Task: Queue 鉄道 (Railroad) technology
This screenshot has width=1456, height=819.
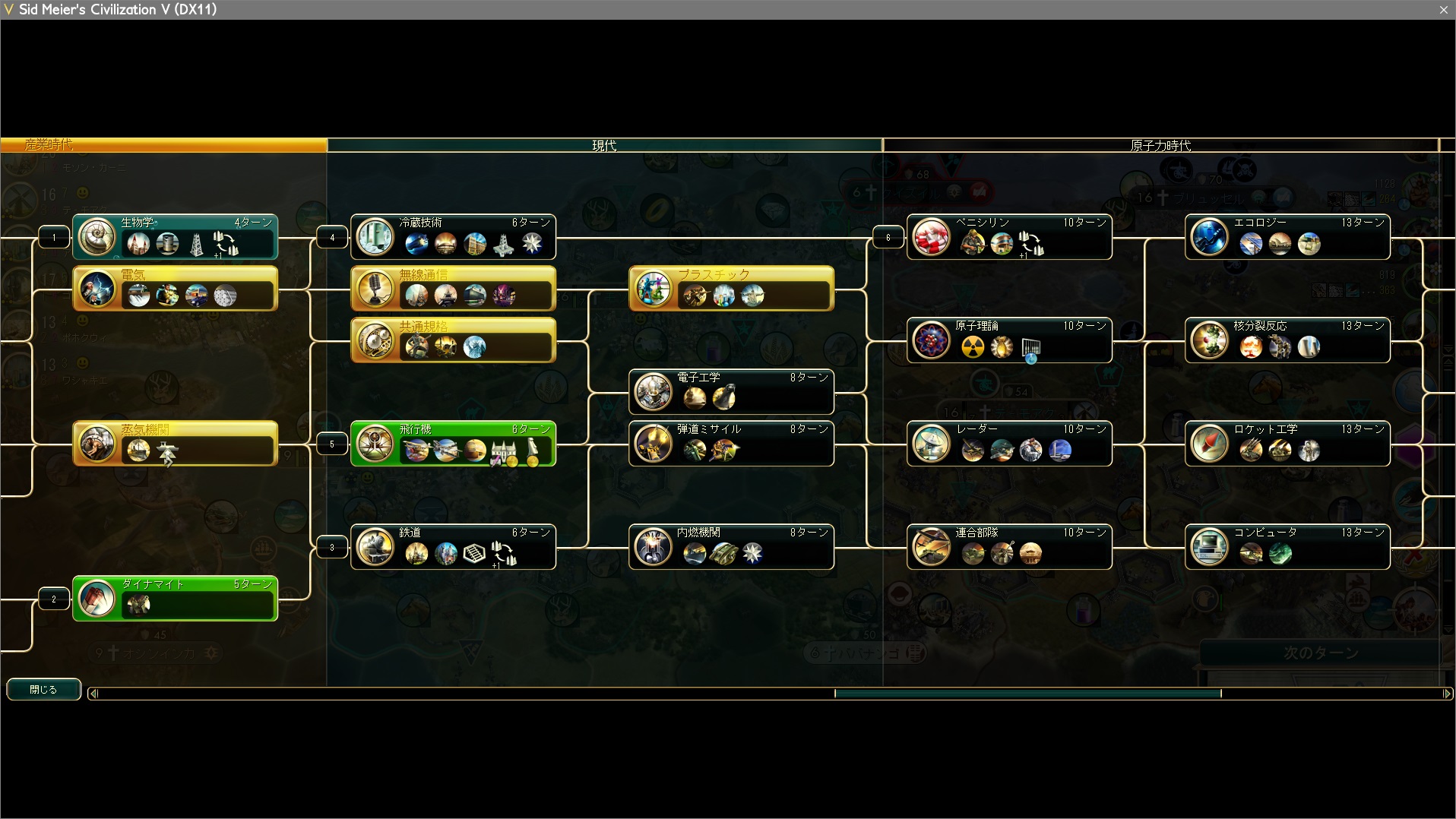Action: point(454,546)
